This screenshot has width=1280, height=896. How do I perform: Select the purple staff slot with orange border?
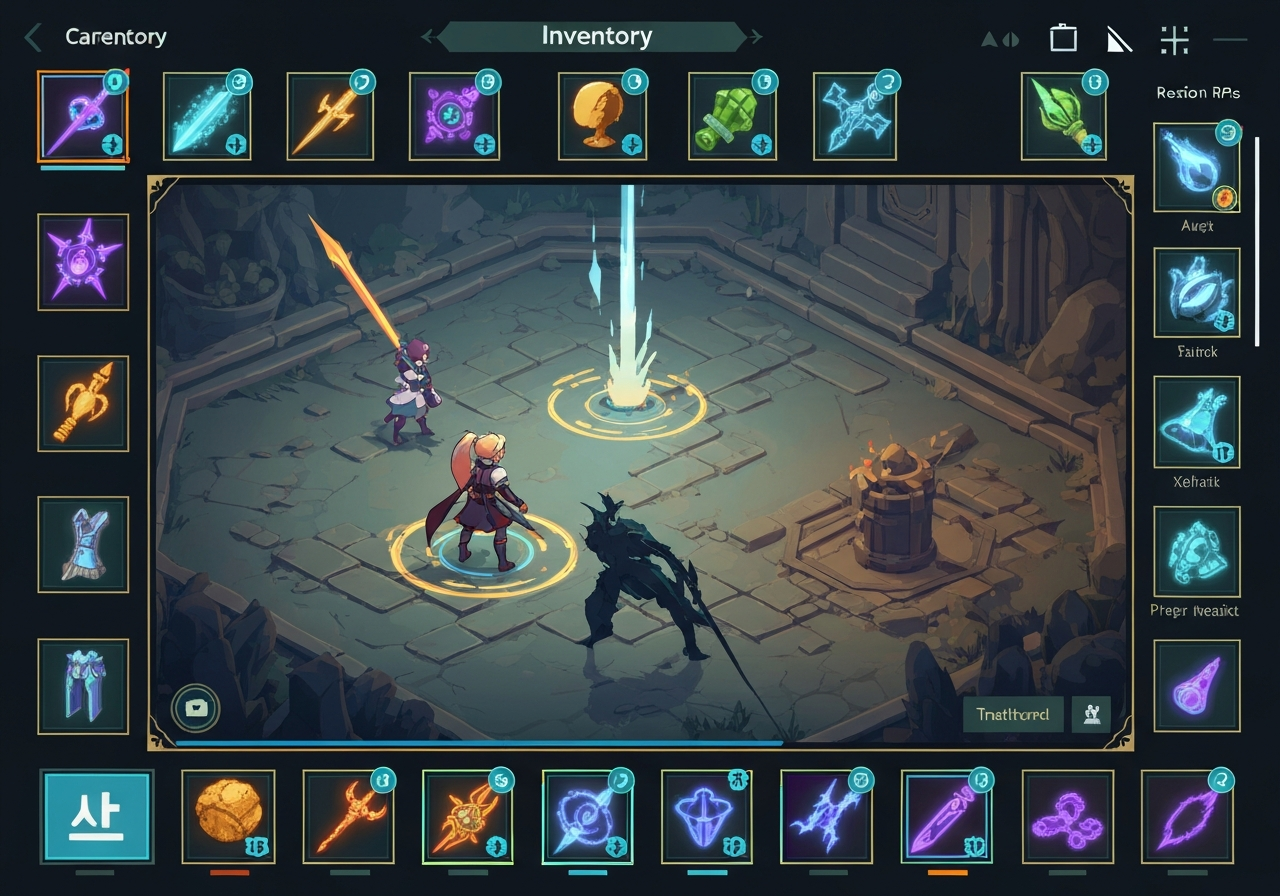(x=83, y=116)
